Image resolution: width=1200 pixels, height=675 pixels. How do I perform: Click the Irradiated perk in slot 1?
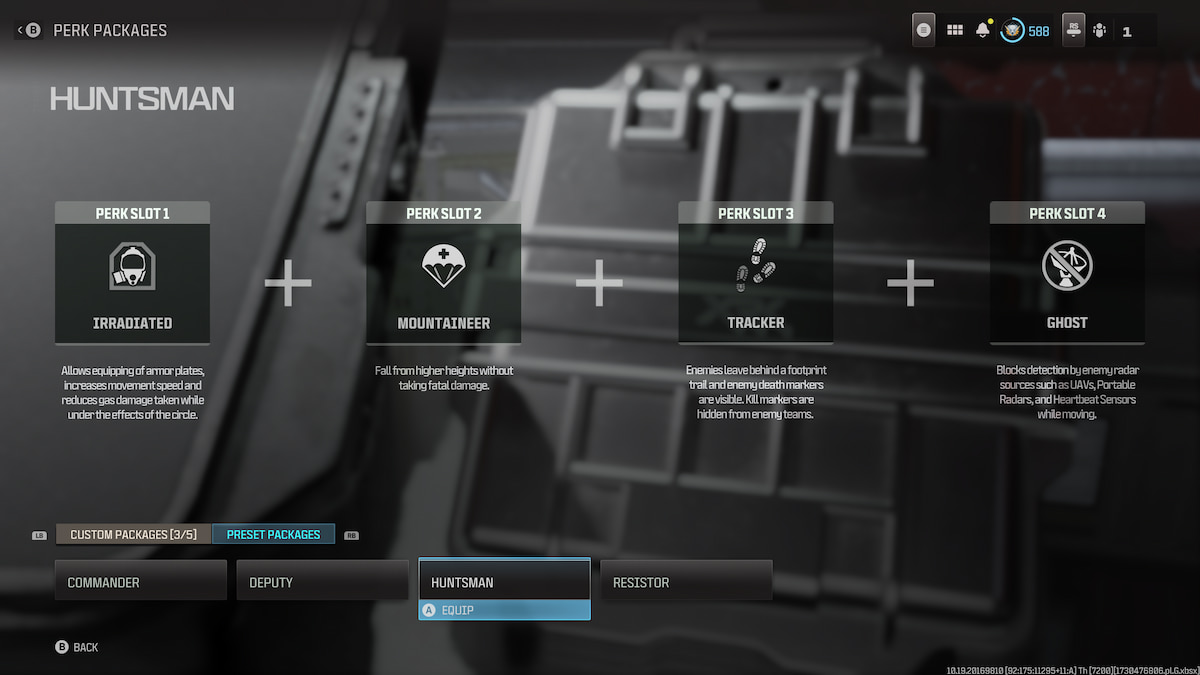click(x=132, y=283)
